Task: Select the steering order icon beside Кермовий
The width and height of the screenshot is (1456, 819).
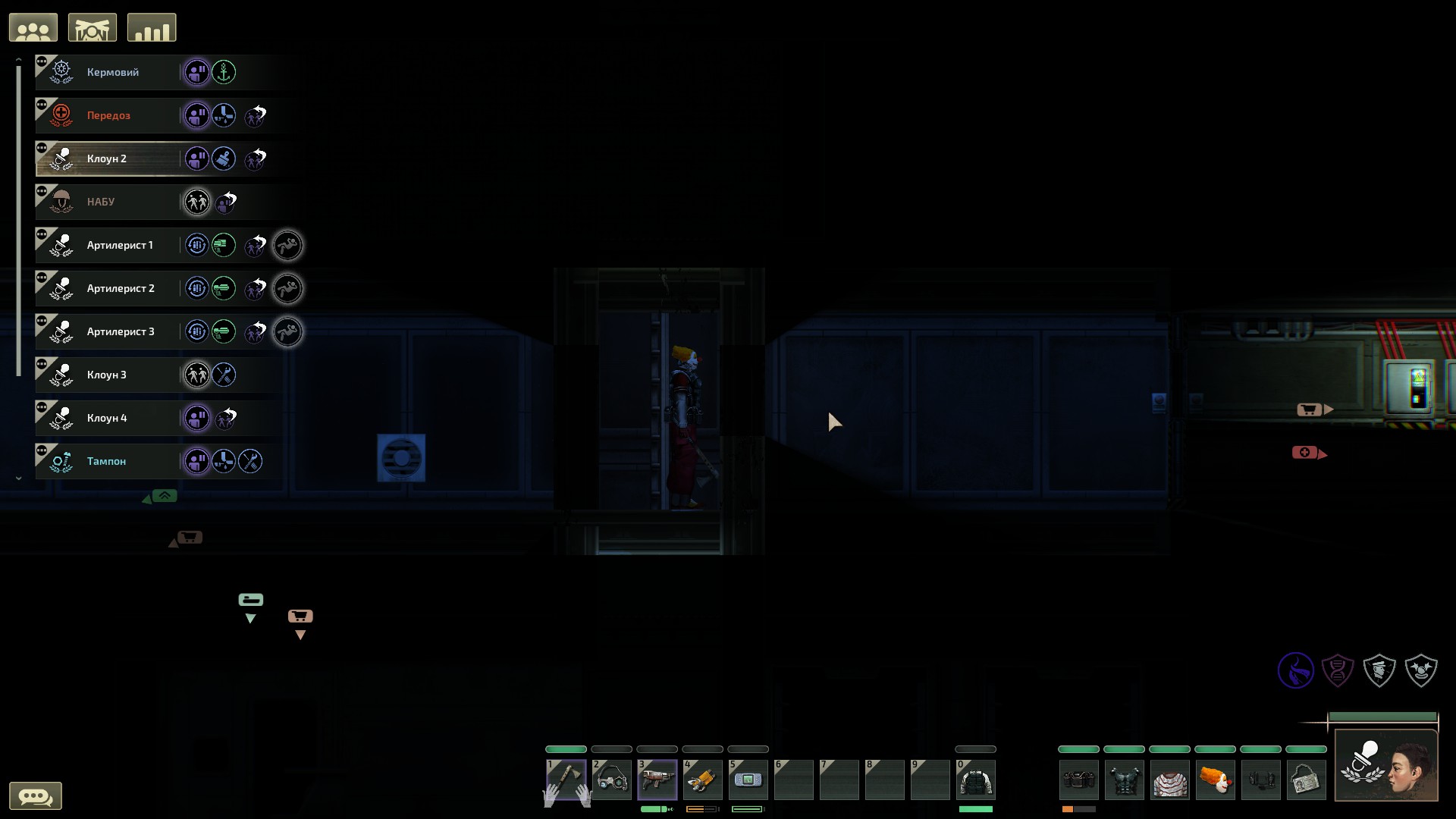Action: point(224,72)
